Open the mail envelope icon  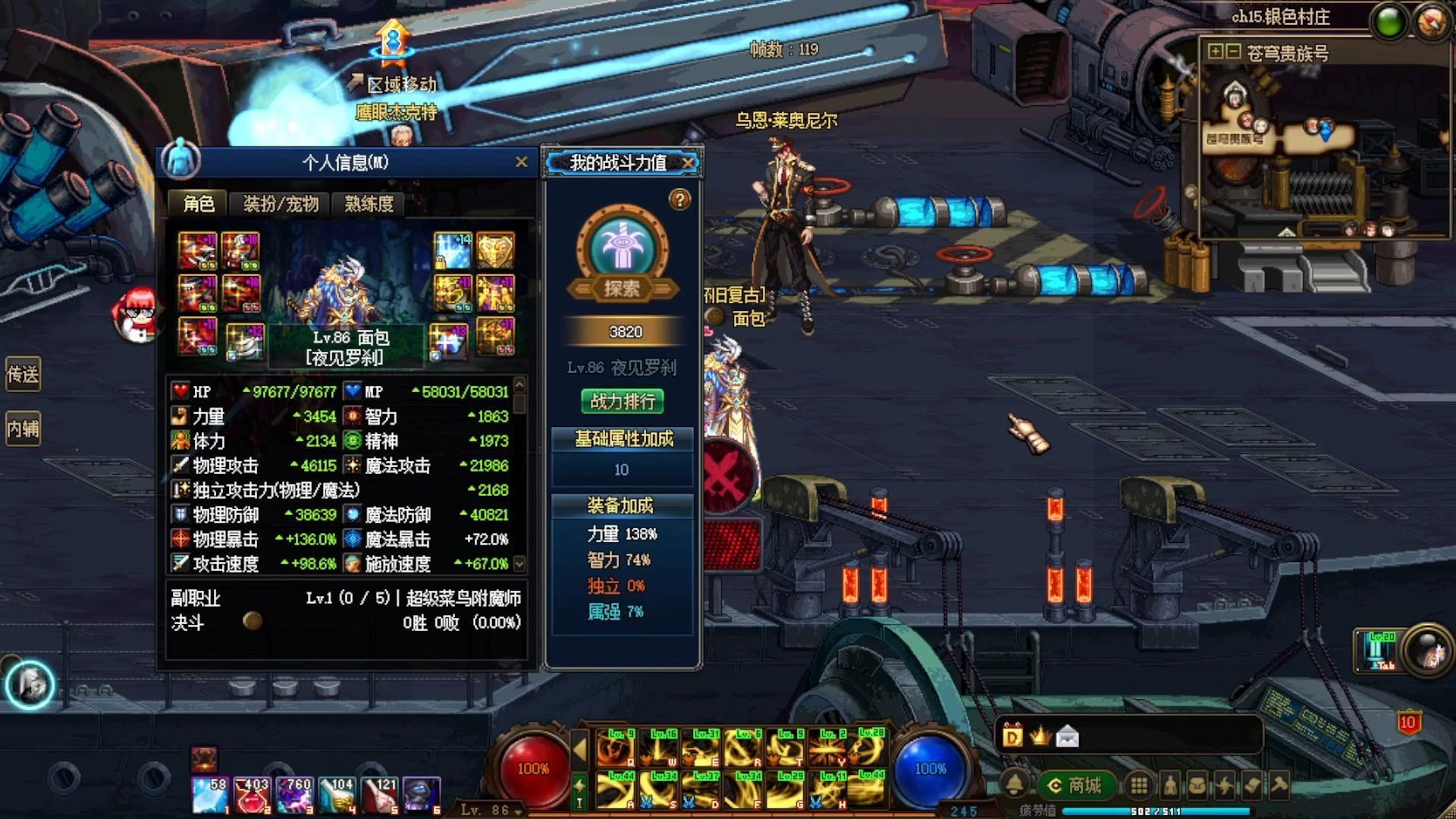[1067, 736]
